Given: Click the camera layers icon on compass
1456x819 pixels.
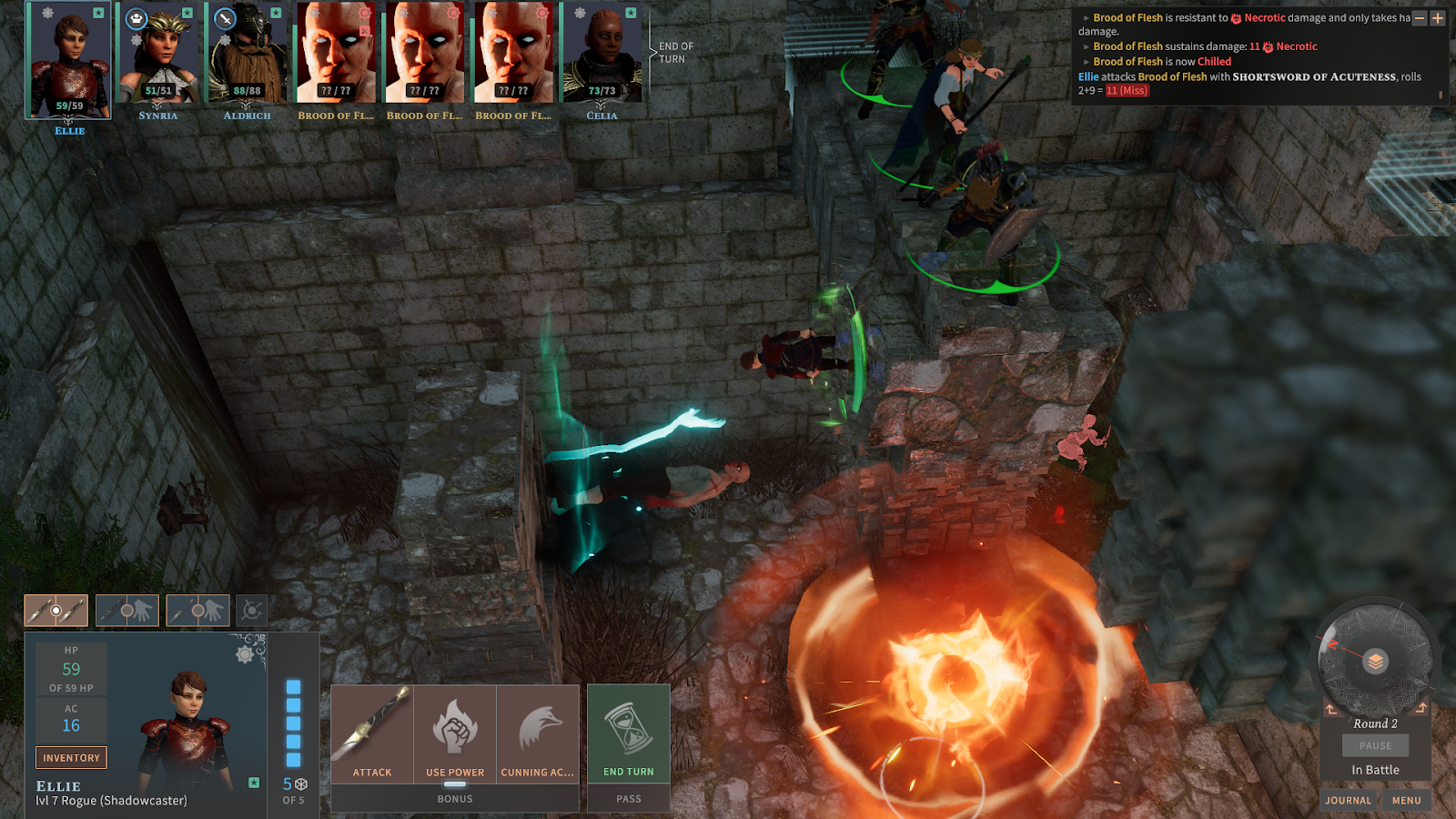Looking at the screenshot, I should click(1376, 662).
